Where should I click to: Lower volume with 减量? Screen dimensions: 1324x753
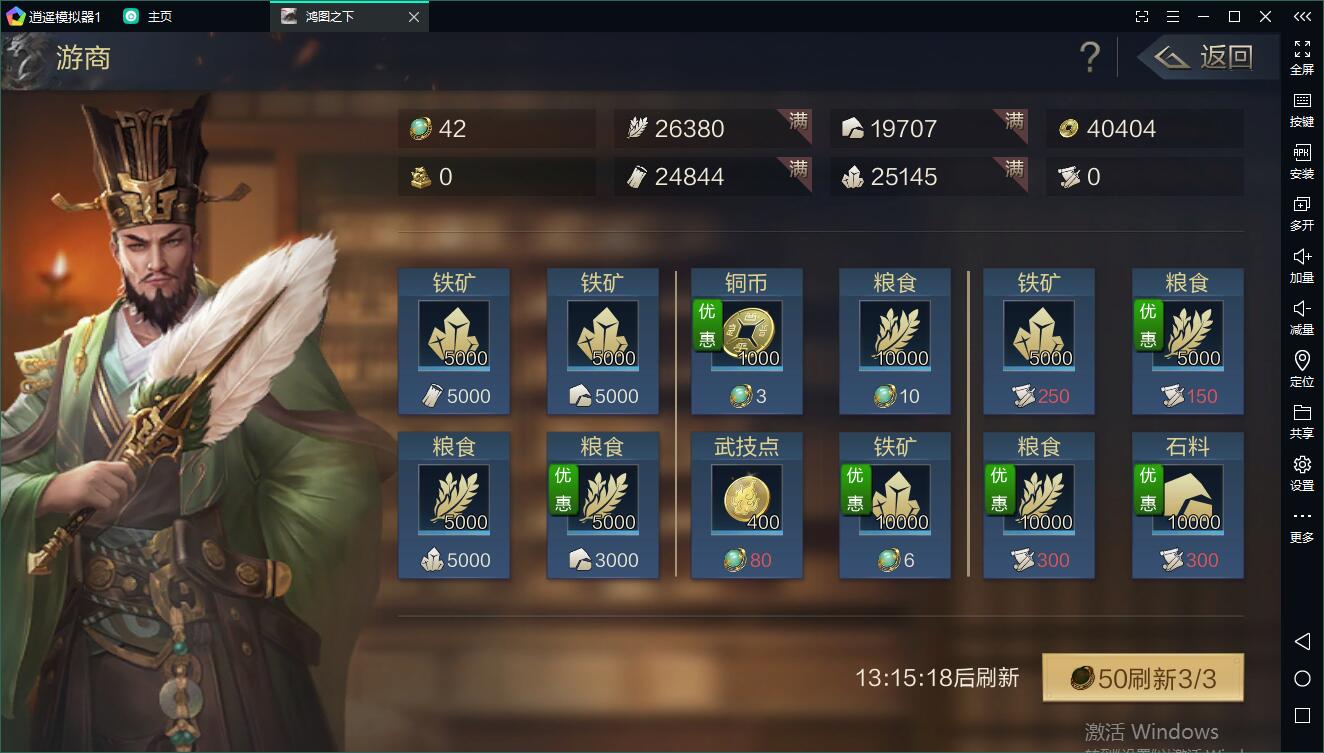pos(1302,317)
